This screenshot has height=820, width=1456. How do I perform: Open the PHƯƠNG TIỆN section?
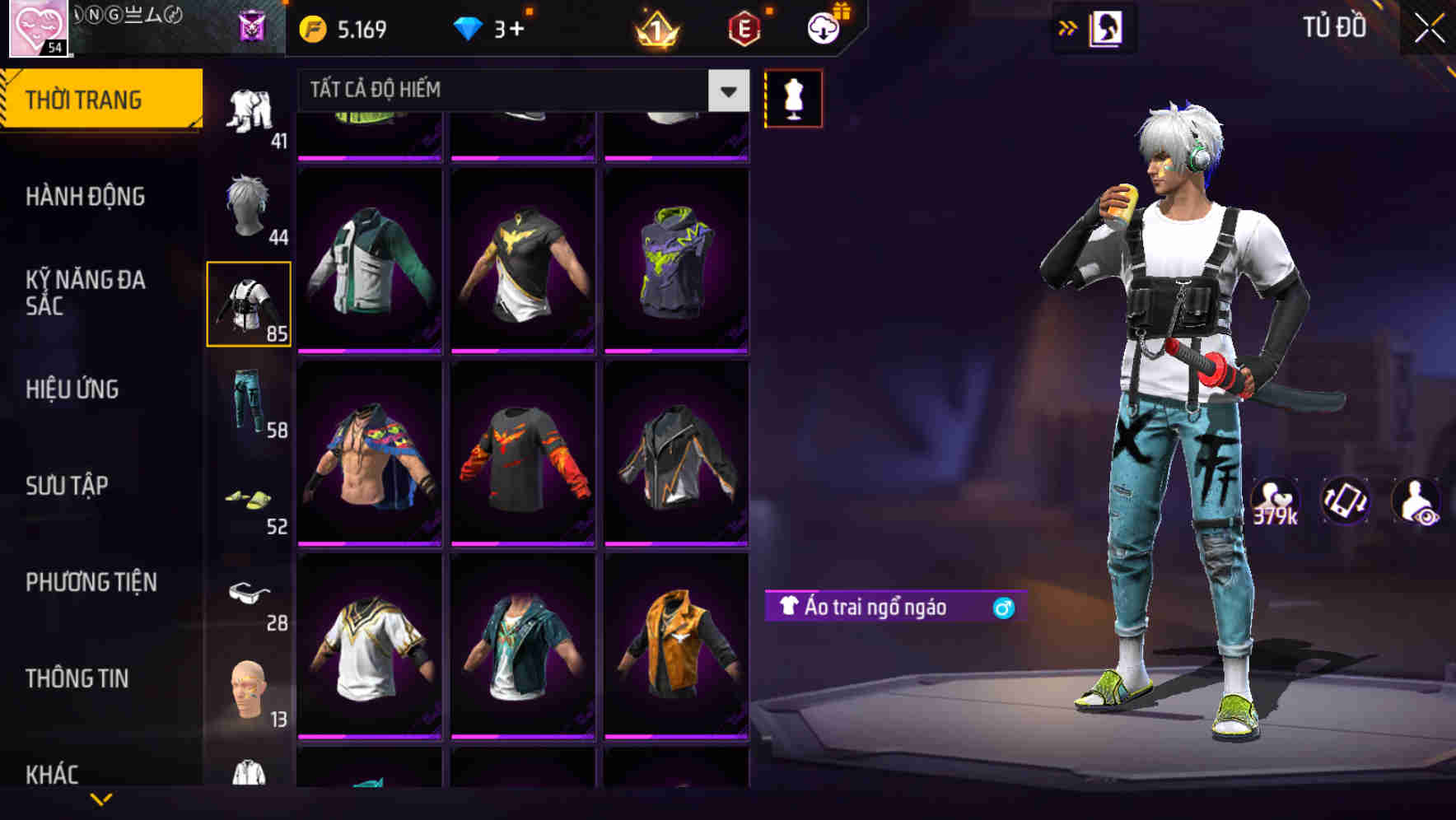tap(91, 582)
